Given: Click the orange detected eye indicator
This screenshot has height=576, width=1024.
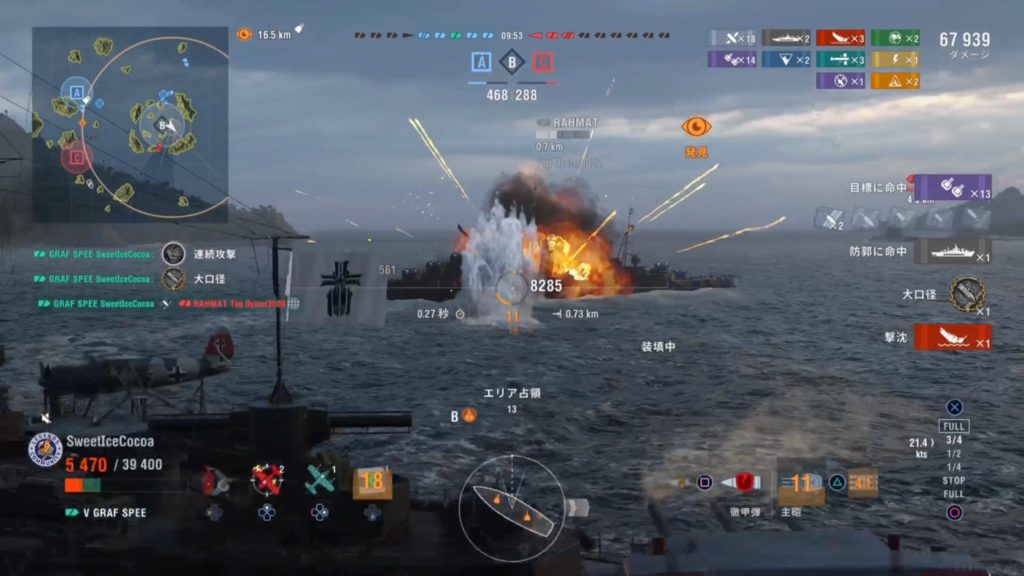Looking at the screenshot, I should pyautogui.click(x=696, y=127).
